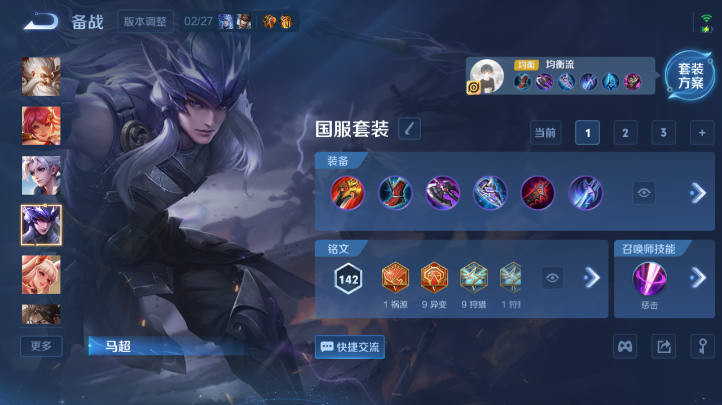Open the gamepad icon at the bottom right
The width and height of the screenshot is (722, 405).
coord(625,346)
